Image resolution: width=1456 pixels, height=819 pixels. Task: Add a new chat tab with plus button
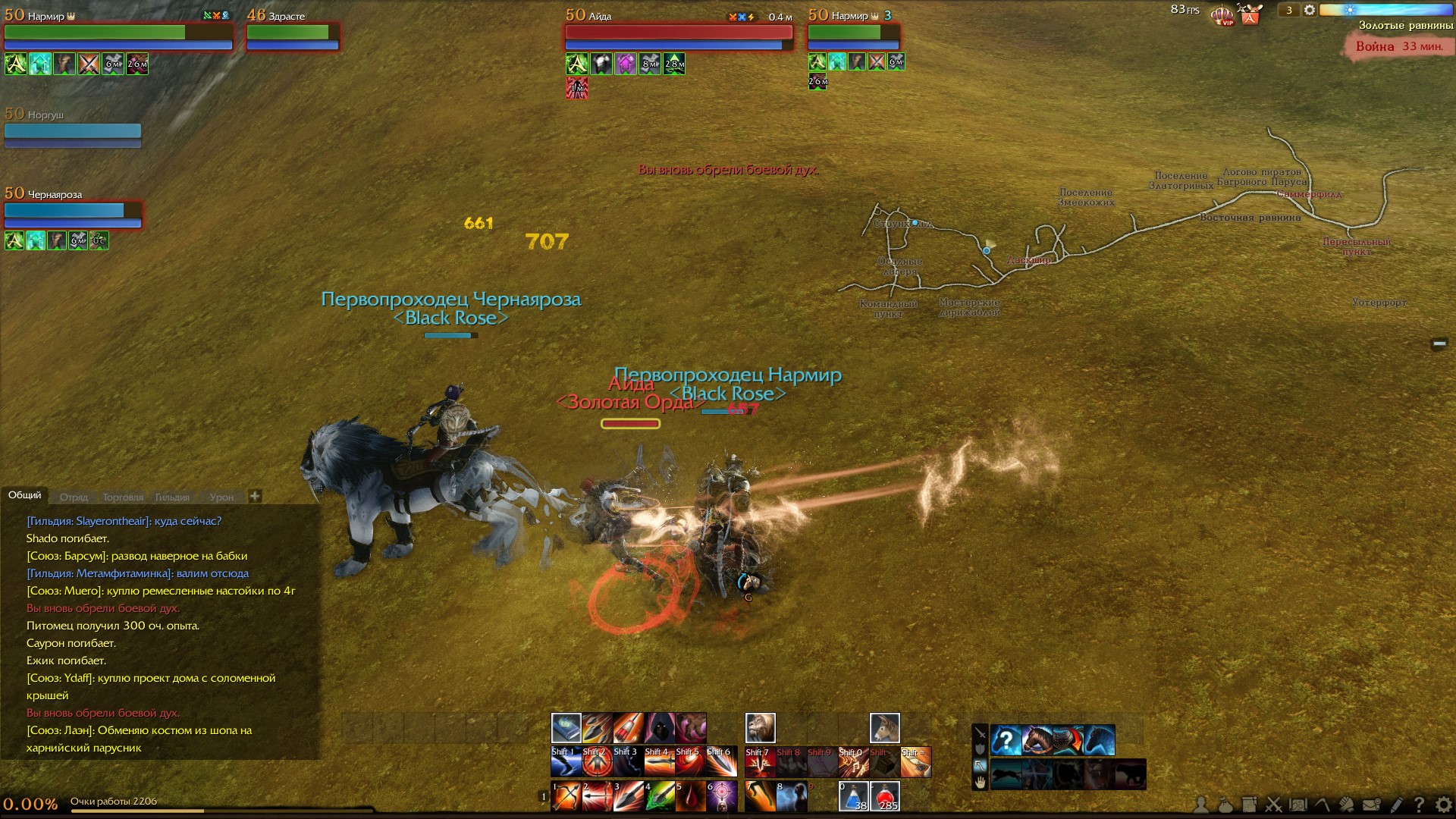(255, 496)
